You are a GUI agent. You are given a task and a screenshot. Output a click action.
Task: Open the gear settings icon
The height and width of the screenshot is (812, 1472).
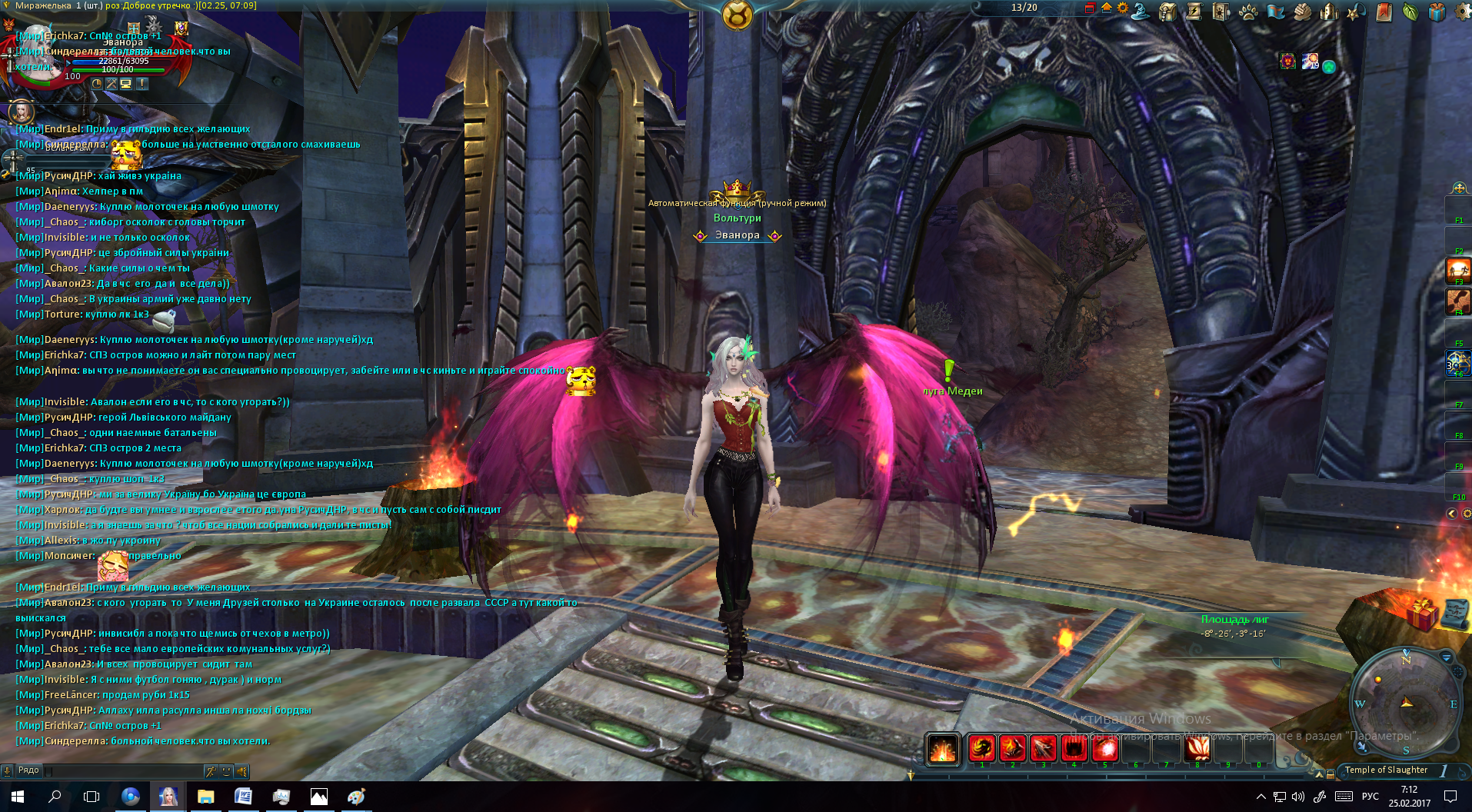(1462, 12)
